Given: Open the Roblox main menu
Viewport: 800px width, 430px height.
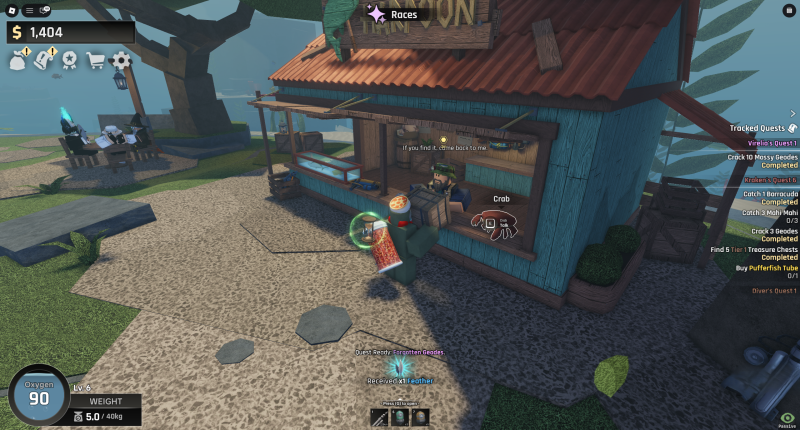Looking at the screenshot, I should pos(13,9).
